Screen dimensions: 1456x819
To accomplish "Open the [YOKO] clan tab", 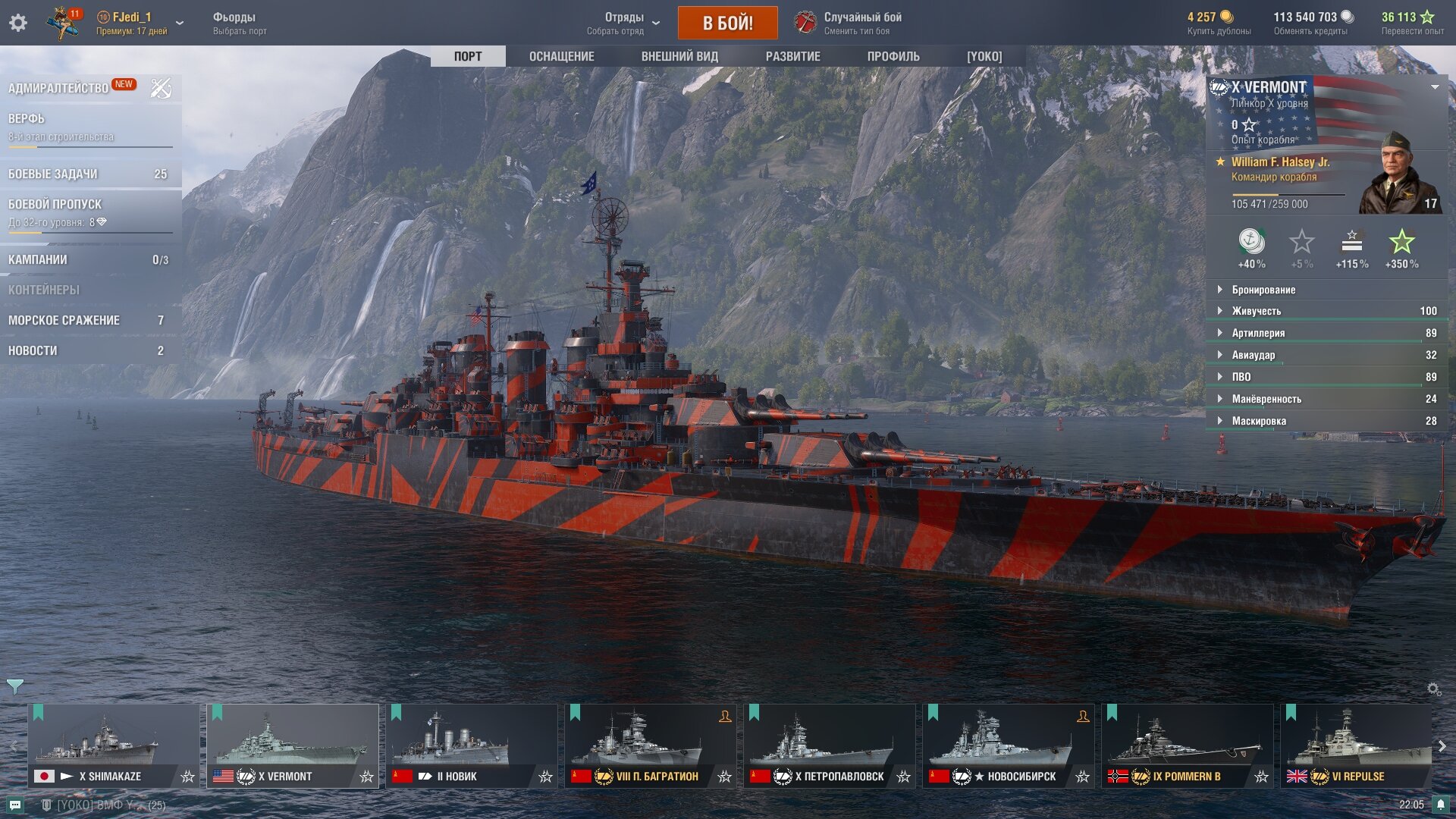I will click(984, 56).
